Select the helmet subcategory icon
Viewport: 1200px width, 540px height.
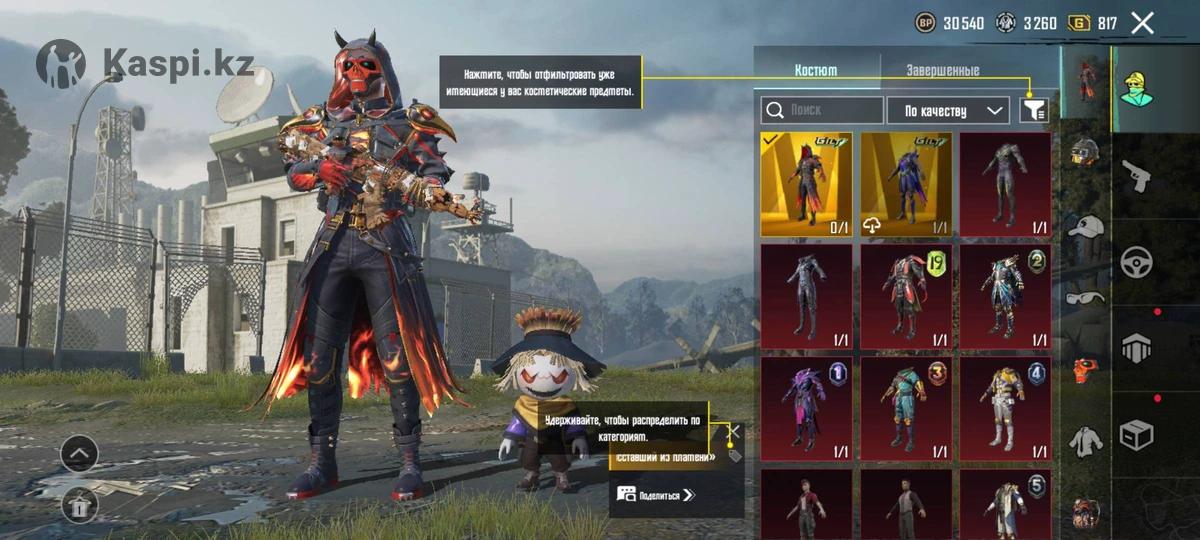1085,153
